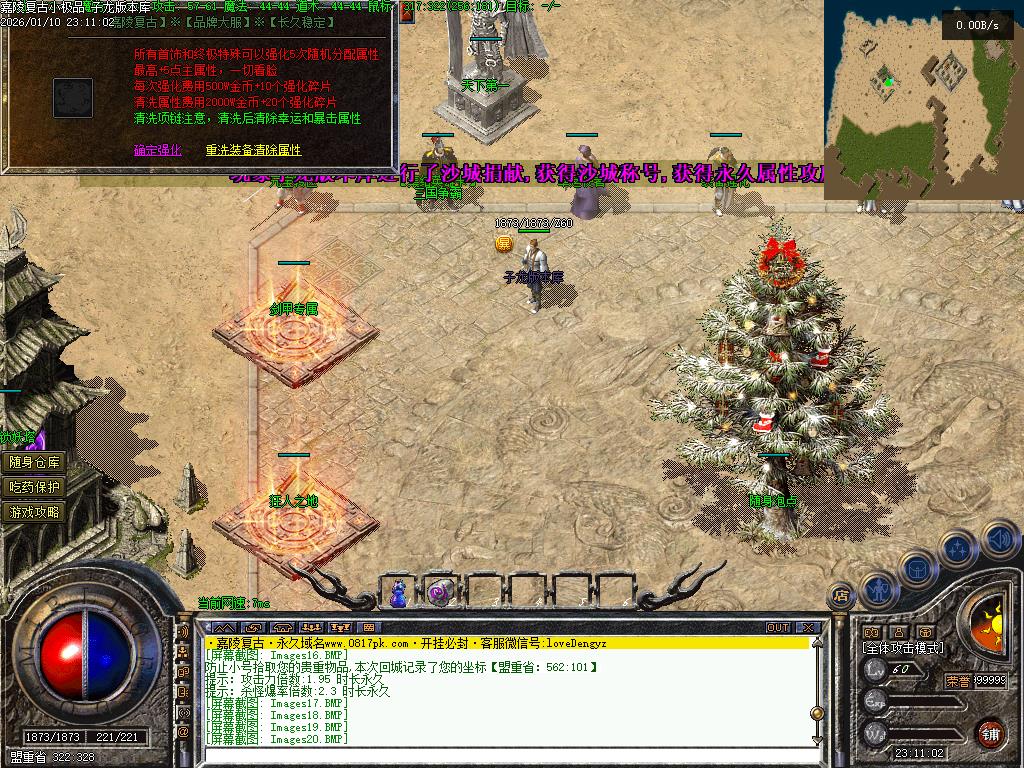Click the OUT button above chat

tap(778, 628)
